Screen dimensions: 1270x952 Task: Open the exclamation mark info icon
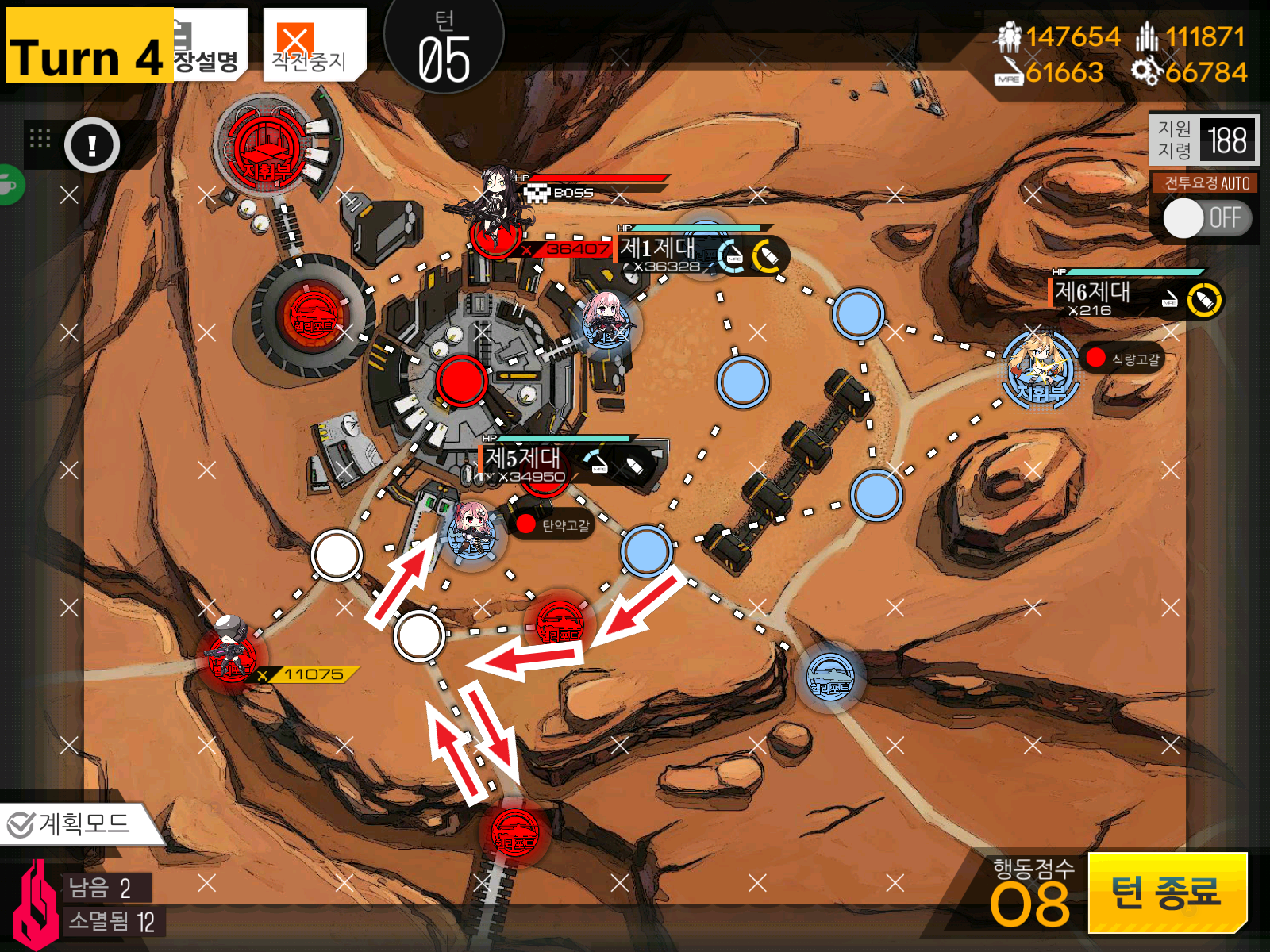(92, 145)
